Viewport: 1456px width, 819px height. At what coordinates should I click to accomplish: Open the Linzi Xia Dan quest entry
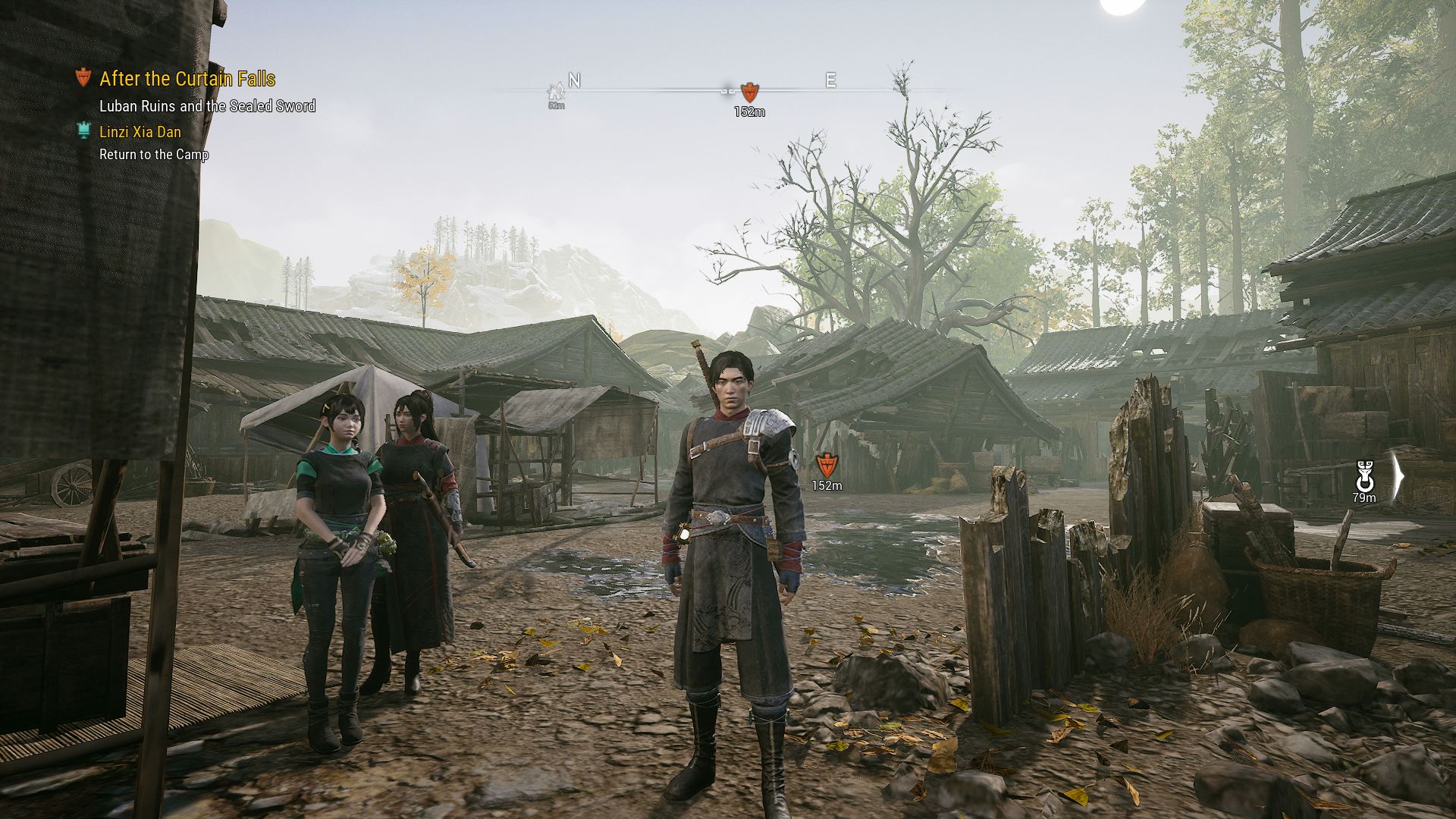140,132
